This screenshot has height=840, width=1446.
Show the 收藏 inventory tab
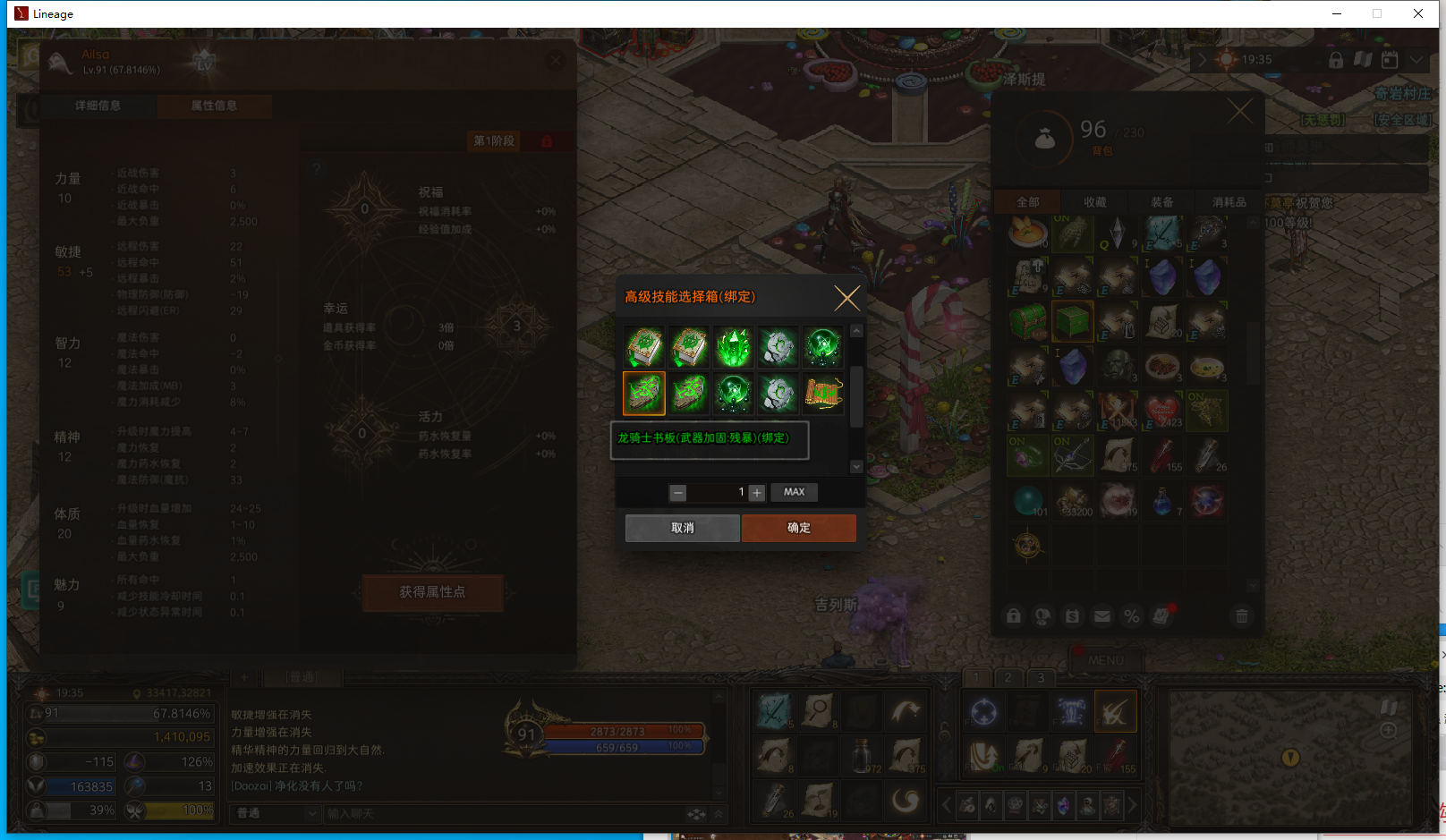coord(1094,202)
